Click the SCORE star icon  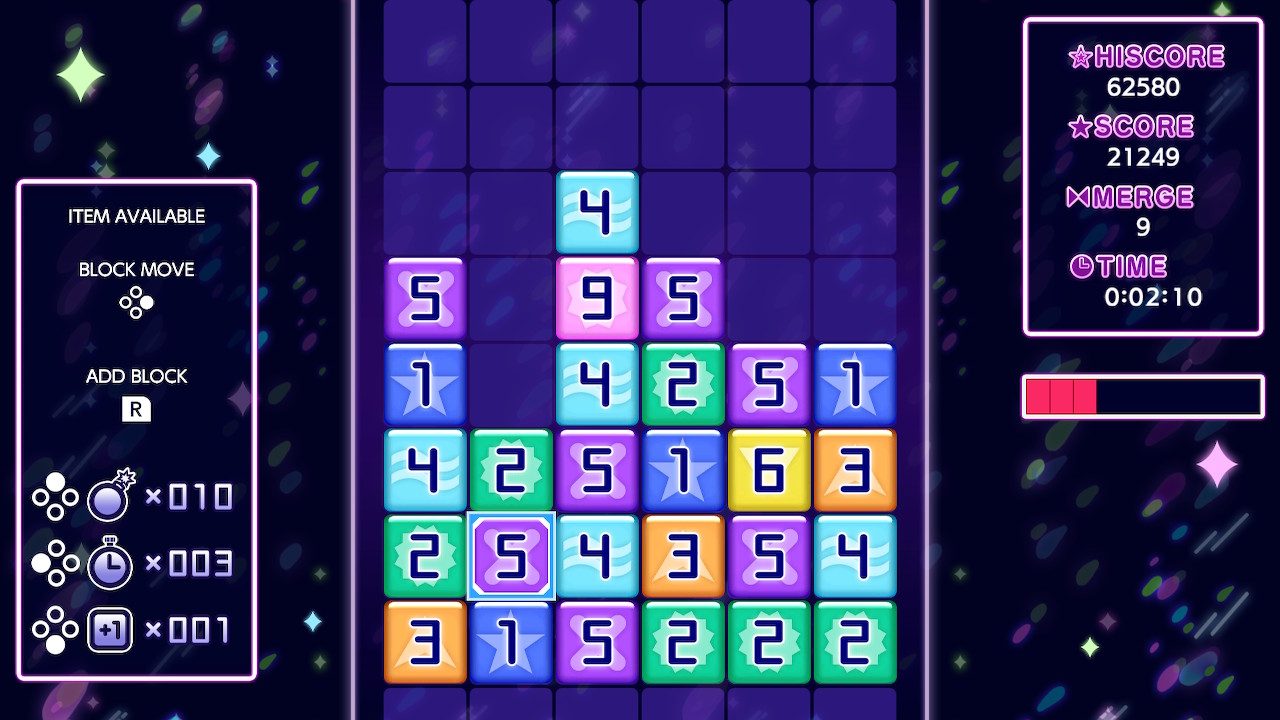click(x=1082, y=126)
